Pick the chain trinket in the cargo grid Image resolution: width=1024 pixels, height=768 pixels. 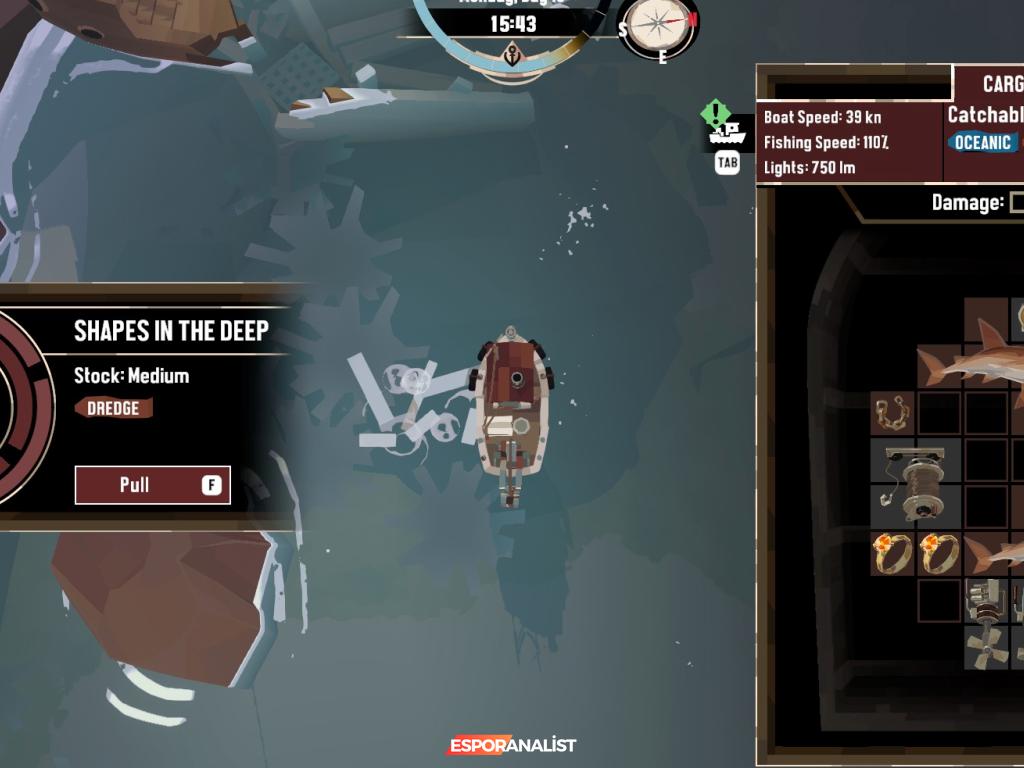tap(892, 412)
